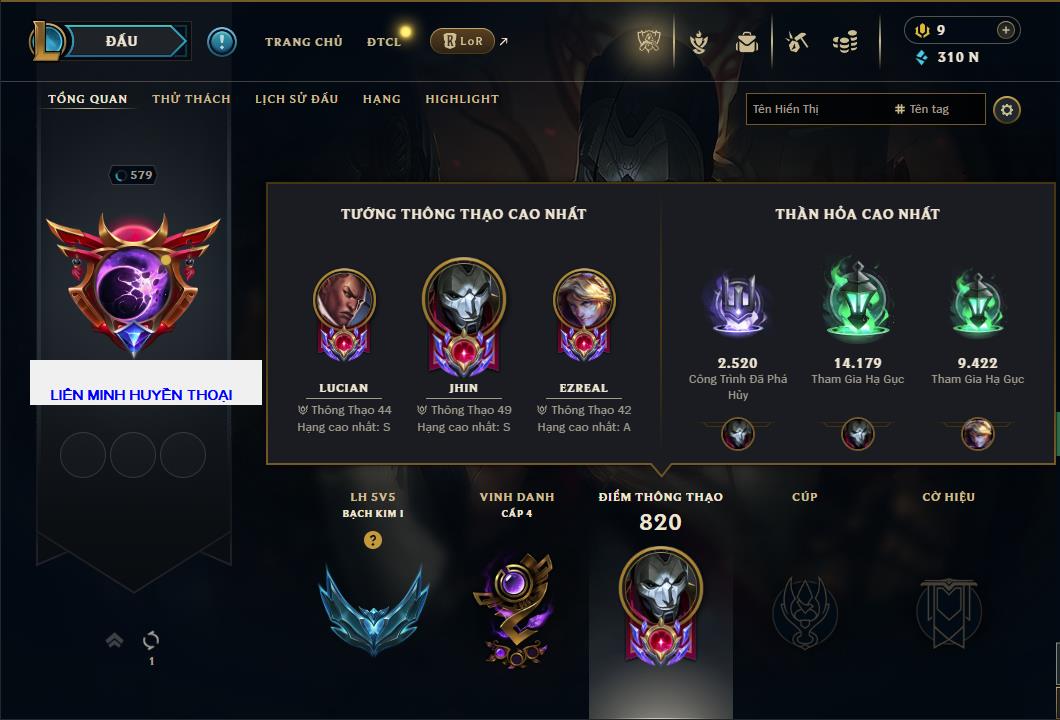Click the CÚP trophy emblem
The image size is (1060, 720).
(804, 610)
